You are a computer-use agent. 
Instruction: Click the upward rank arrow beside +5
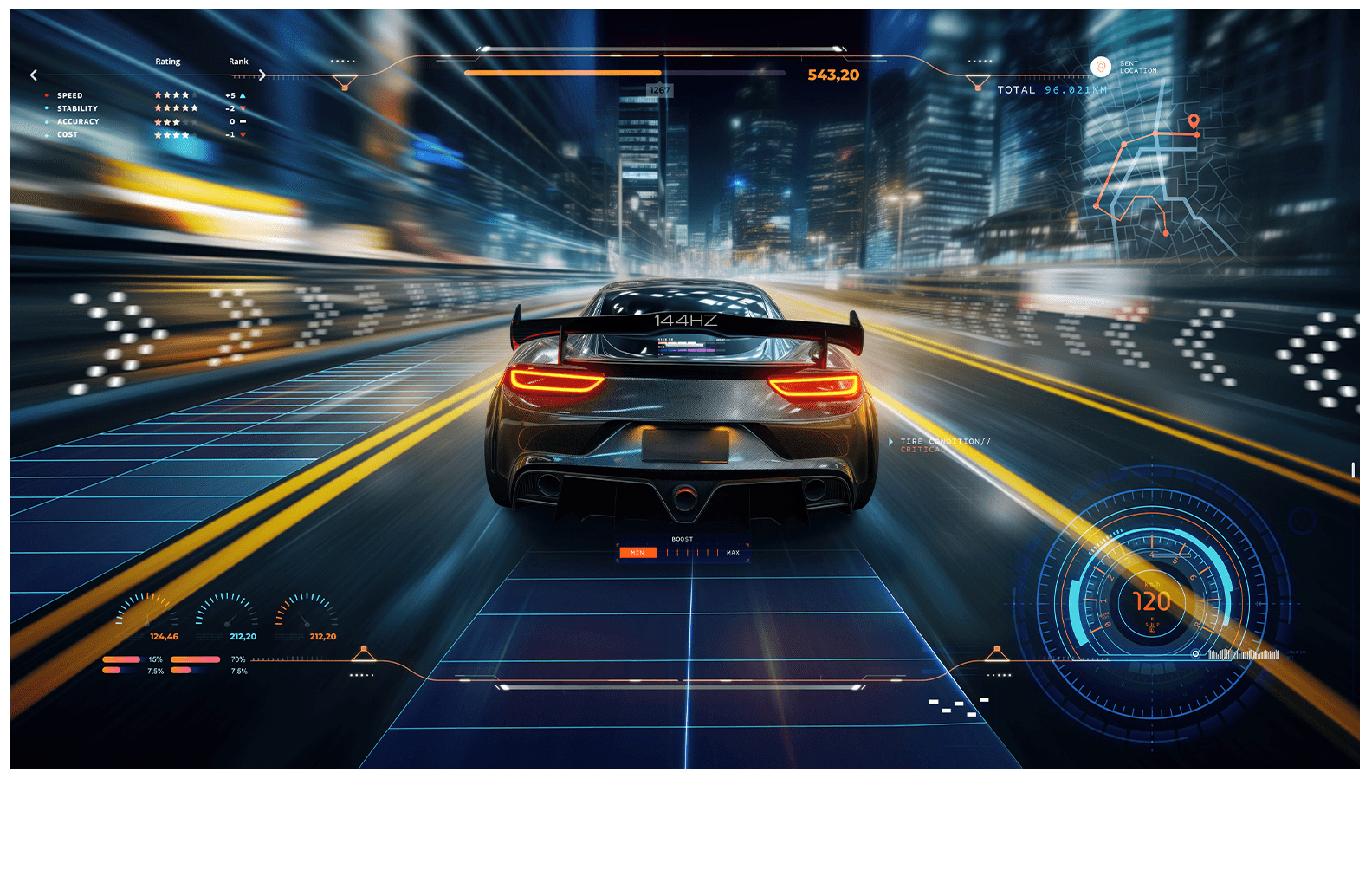pos(243,95)
